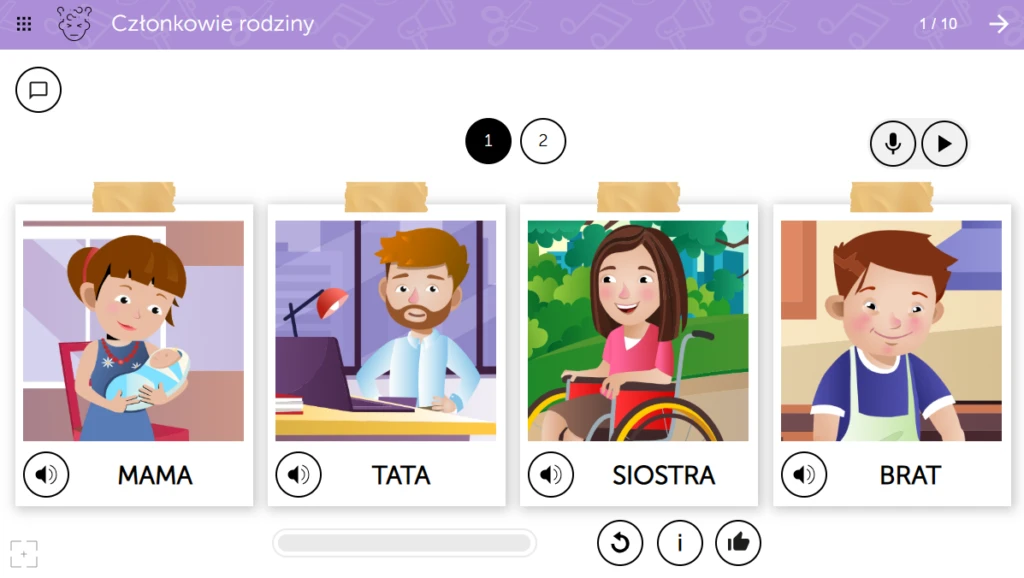The image size is (1024, 578).
Task: Select the MAMA picture card
Action: [x=133, y=331]
